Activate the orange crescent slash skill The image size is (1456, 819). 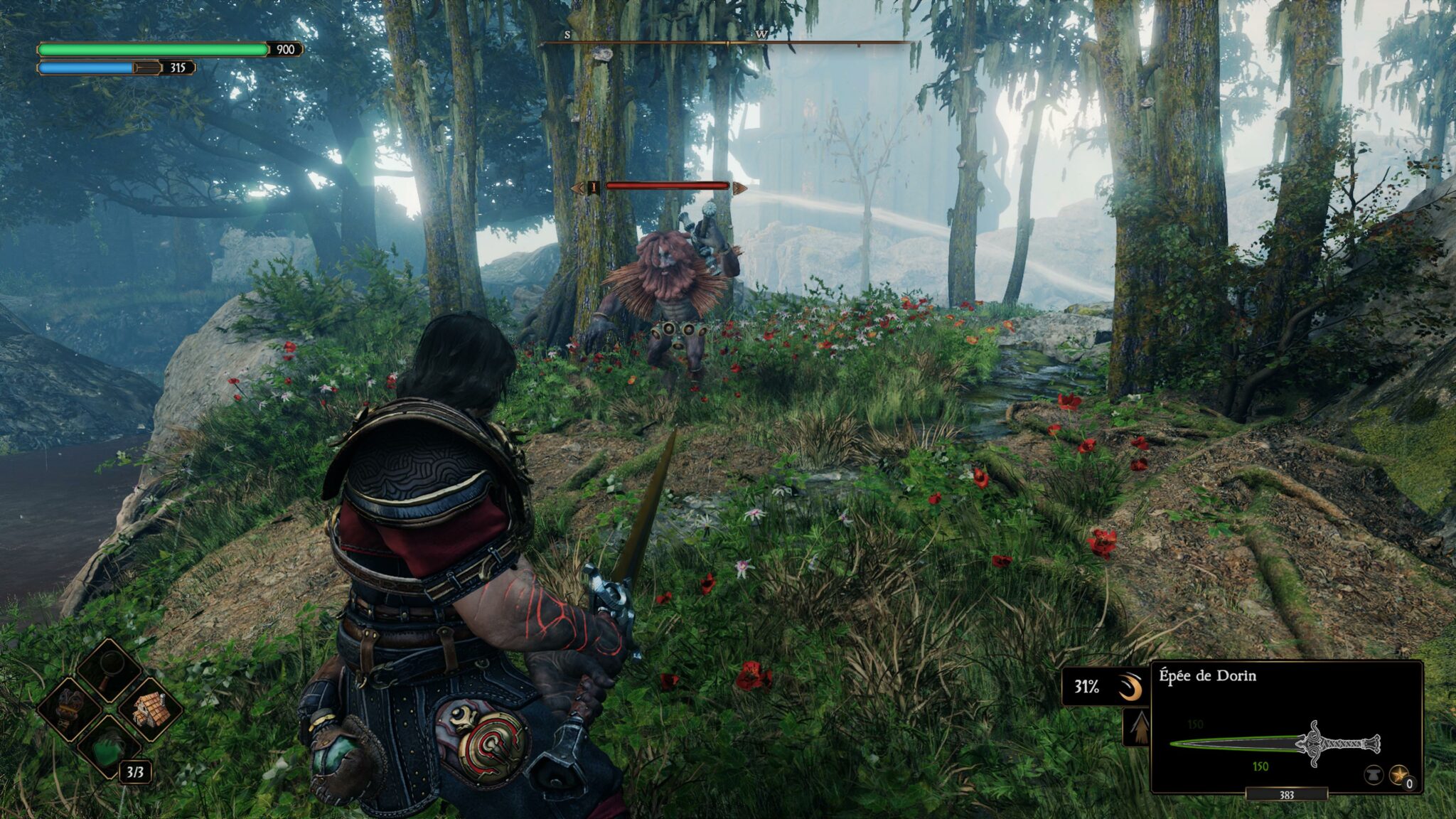pos(1129,687)
